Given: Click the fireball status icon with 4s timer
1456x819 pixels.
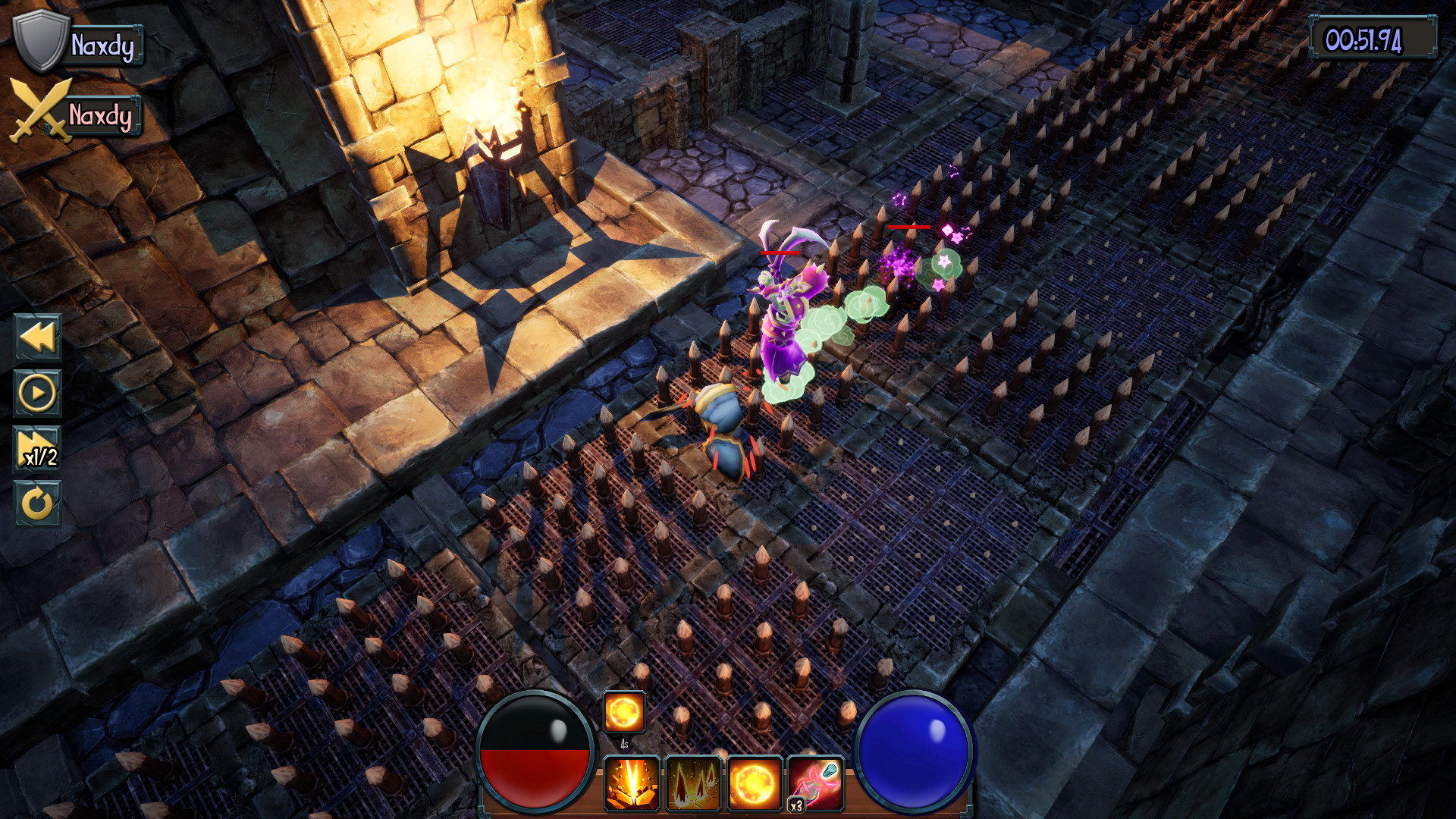Looking at the screenshot, I should [624, 712].
